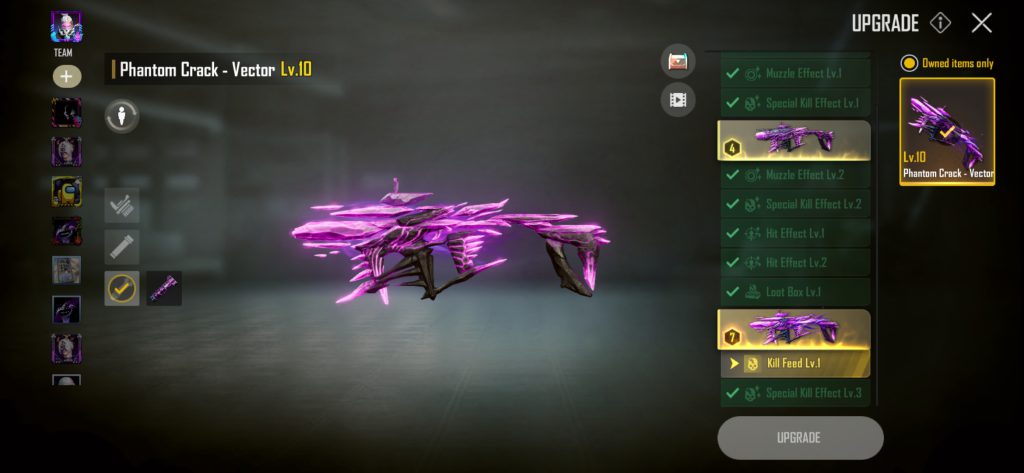1024x473 pixels.
Task: Open the player avatar above TEAM
Action: [66, 27]
